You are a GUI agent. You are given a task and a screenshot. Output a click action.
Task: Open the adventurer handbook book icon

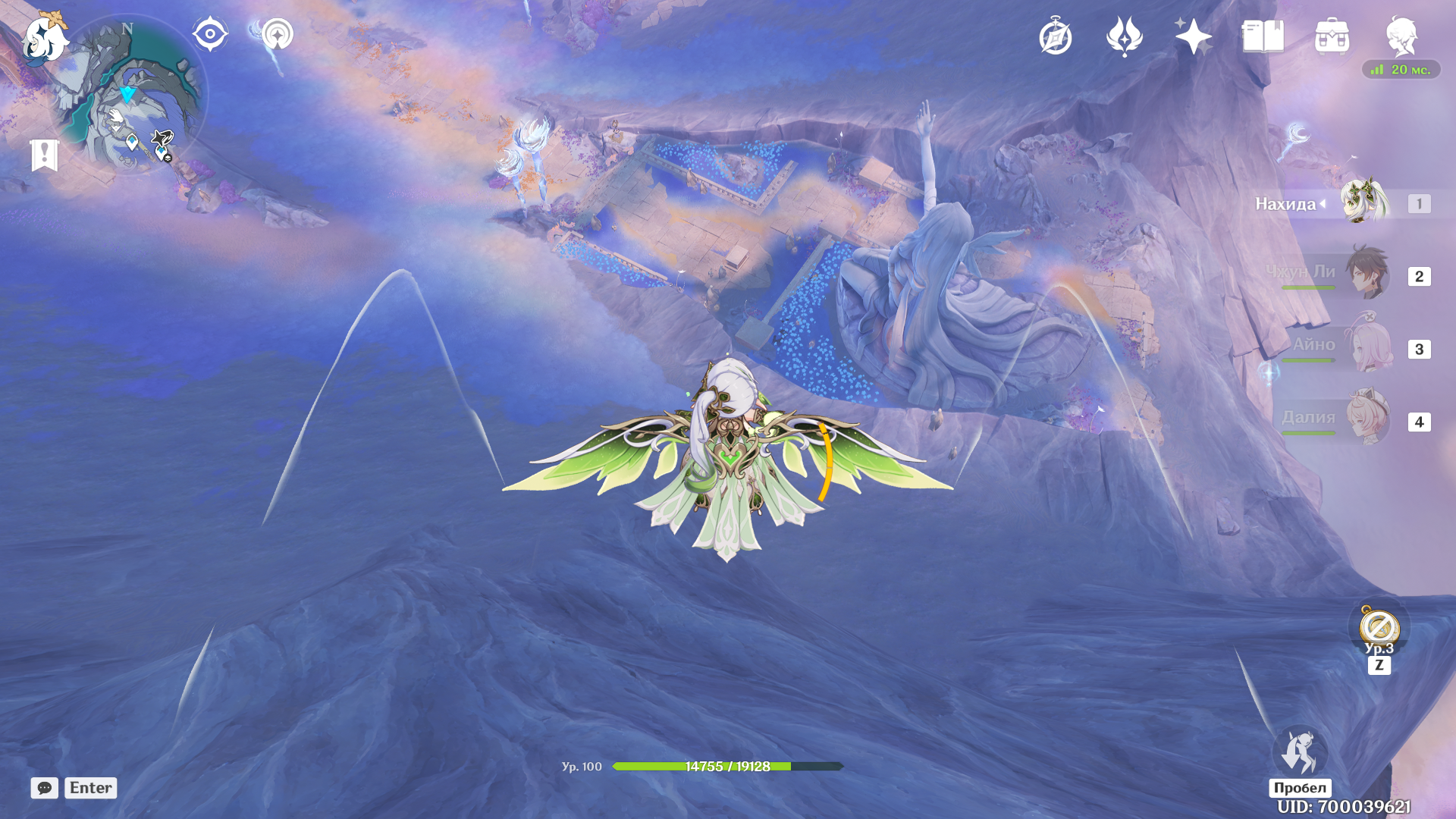(x=1263, y=36)
